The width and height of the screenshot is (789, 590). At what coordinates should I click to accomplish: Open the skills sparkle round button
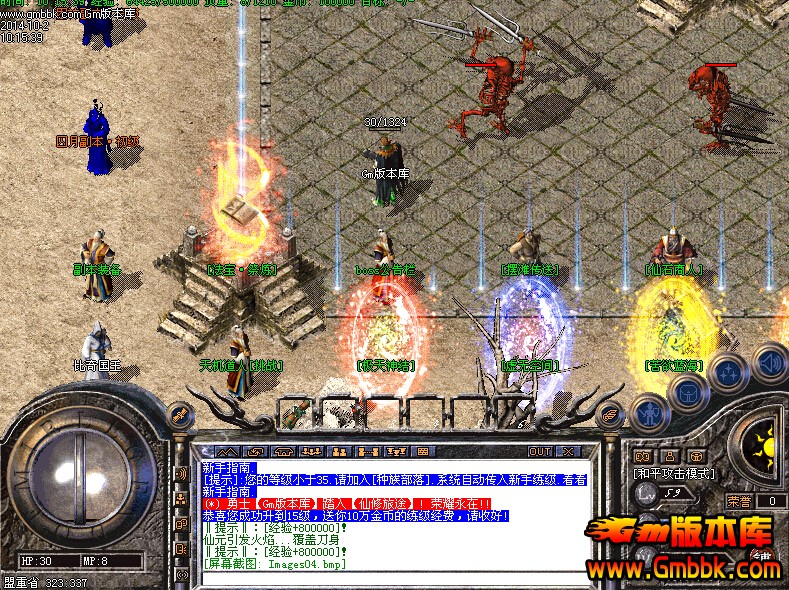pyautogui.click(x=729, y=372)
